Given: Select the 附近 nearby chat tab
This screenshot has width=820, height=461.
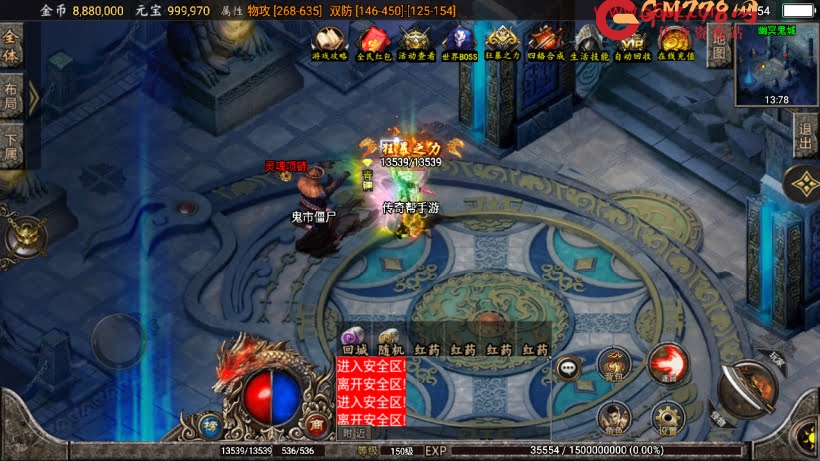Looking at the screenshot, I should pos(354,434).
